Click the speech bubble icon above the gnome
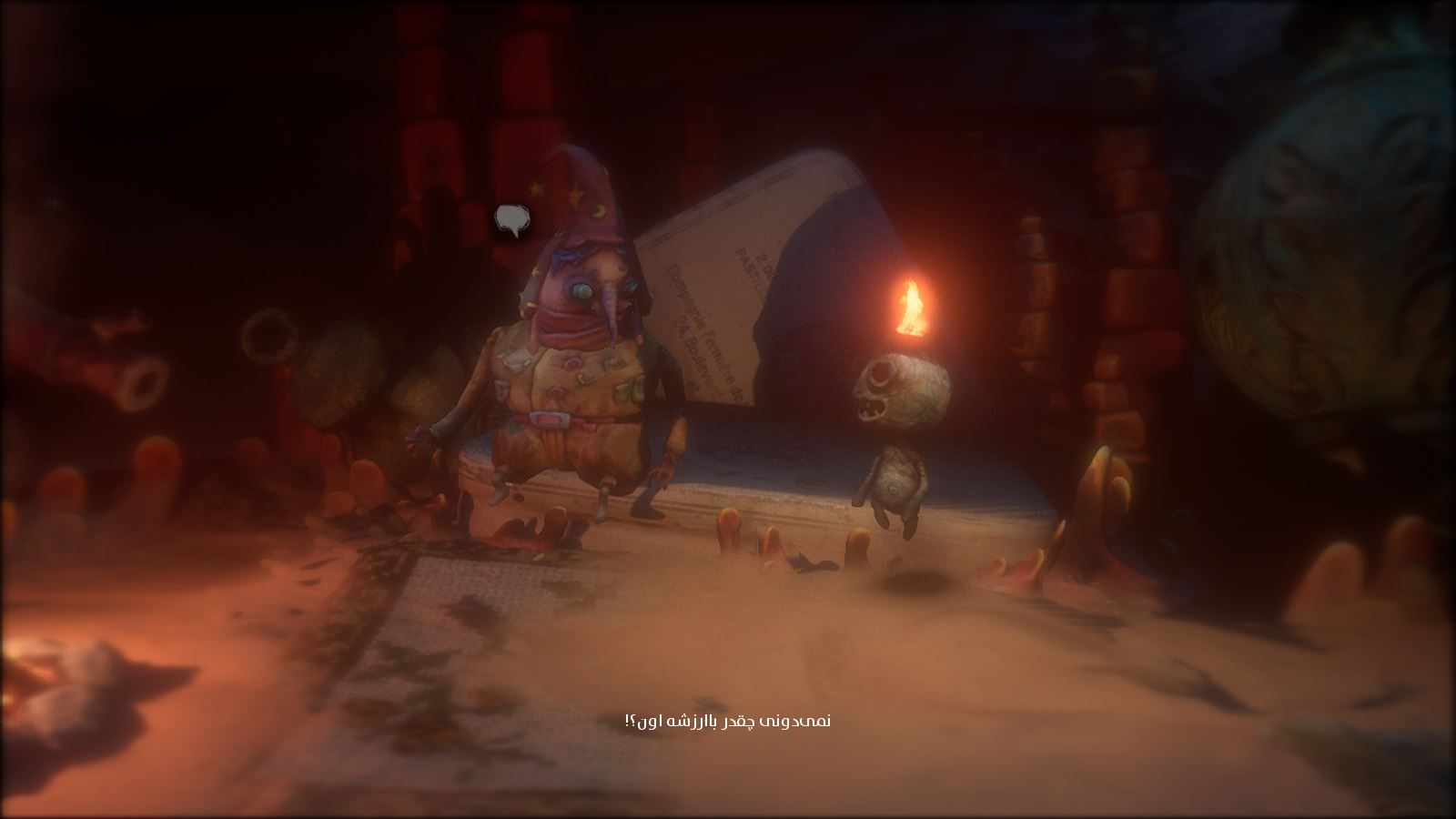The height and width of the screenshot is (819, 1456). pyautogui.click(x=511, y=219)
